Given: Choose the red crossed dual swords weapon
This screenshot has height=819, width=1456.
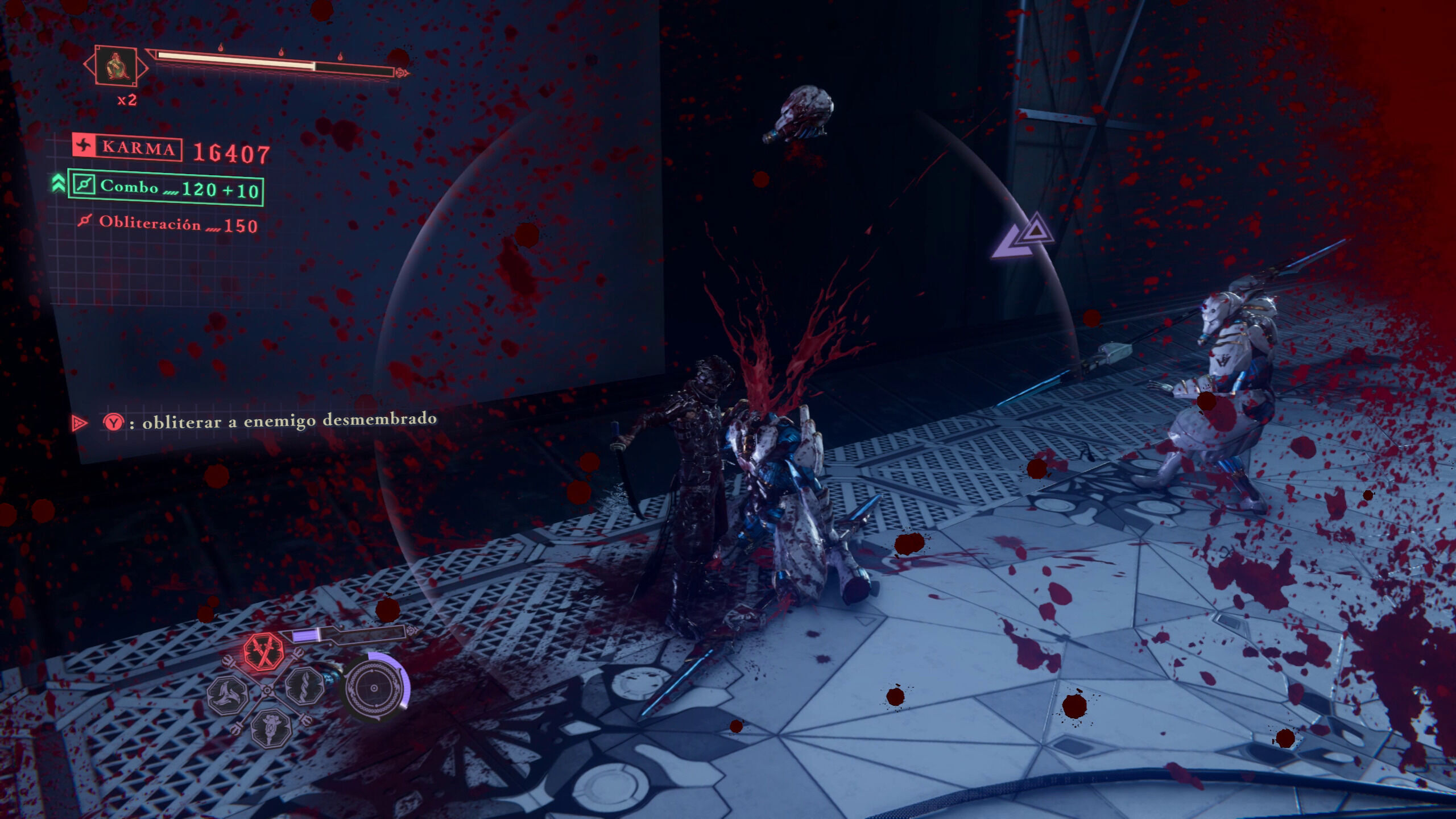Looking at the screenshot, I should pyautogui.click(x=264, y=651).
